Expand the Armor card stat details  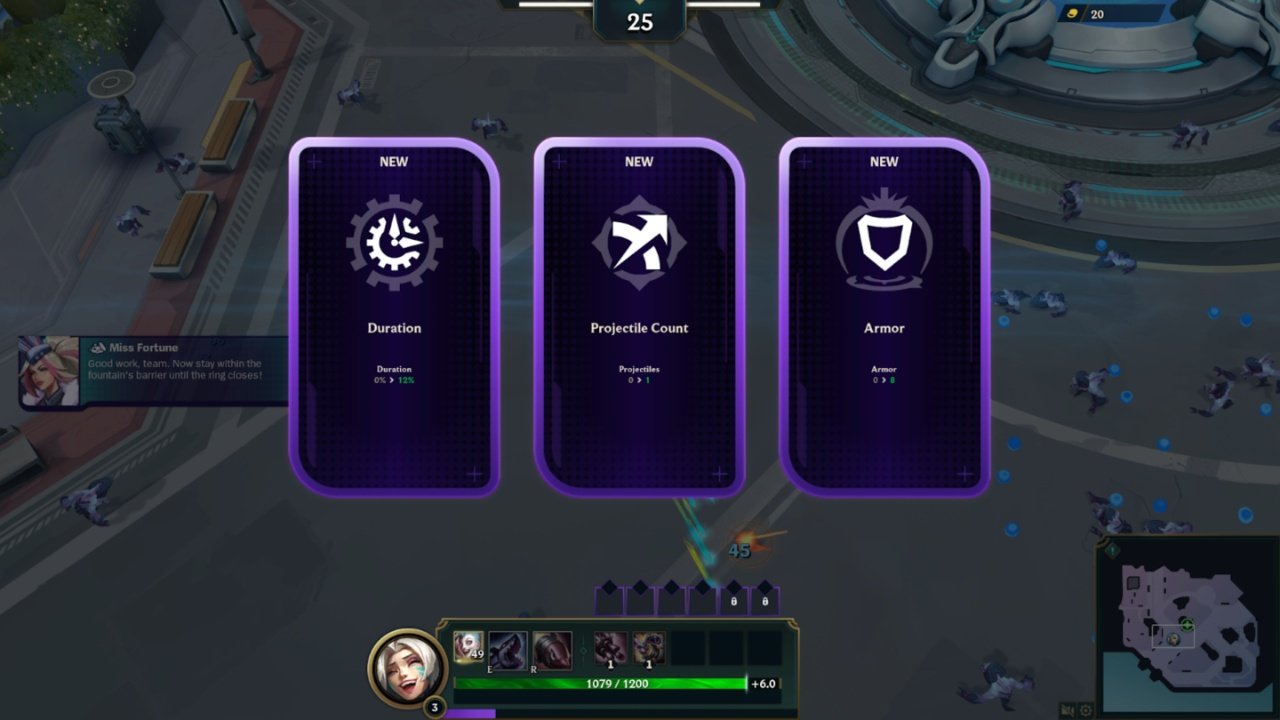click(884, 375)
